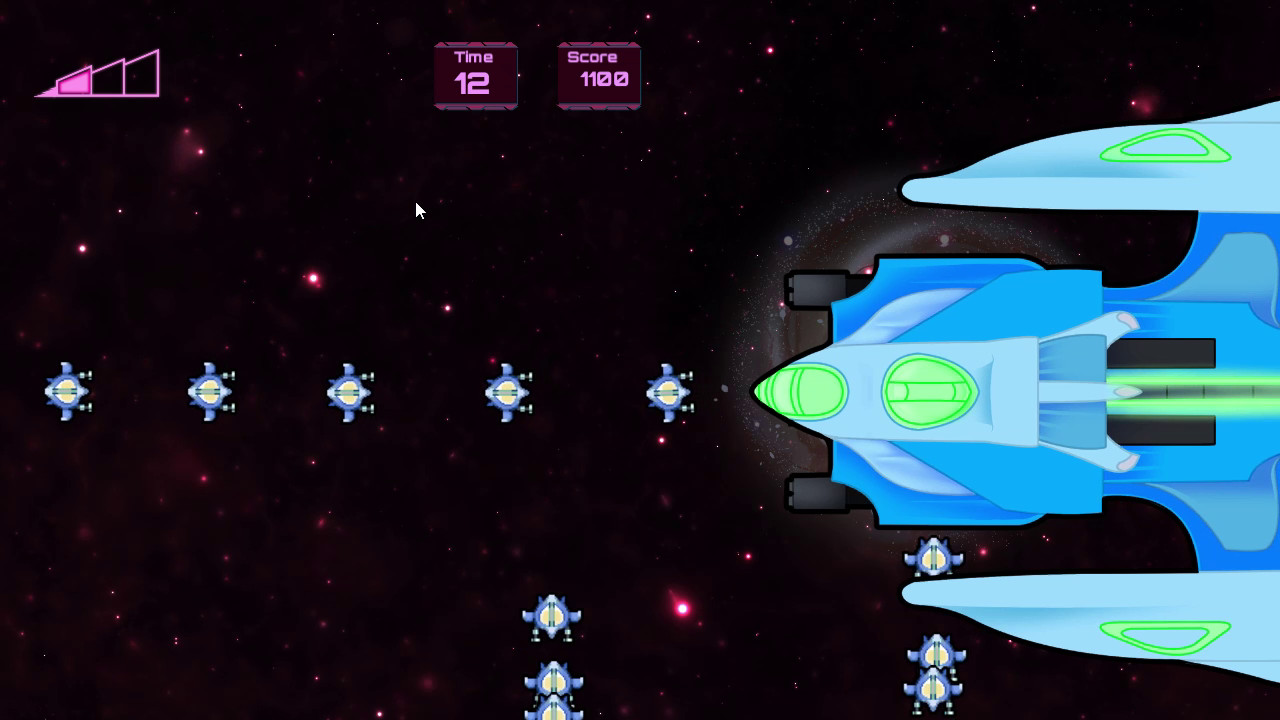Select the leftmost enemy fighter in the row
Screen dimensions: 1280x720
pos(65,393)
